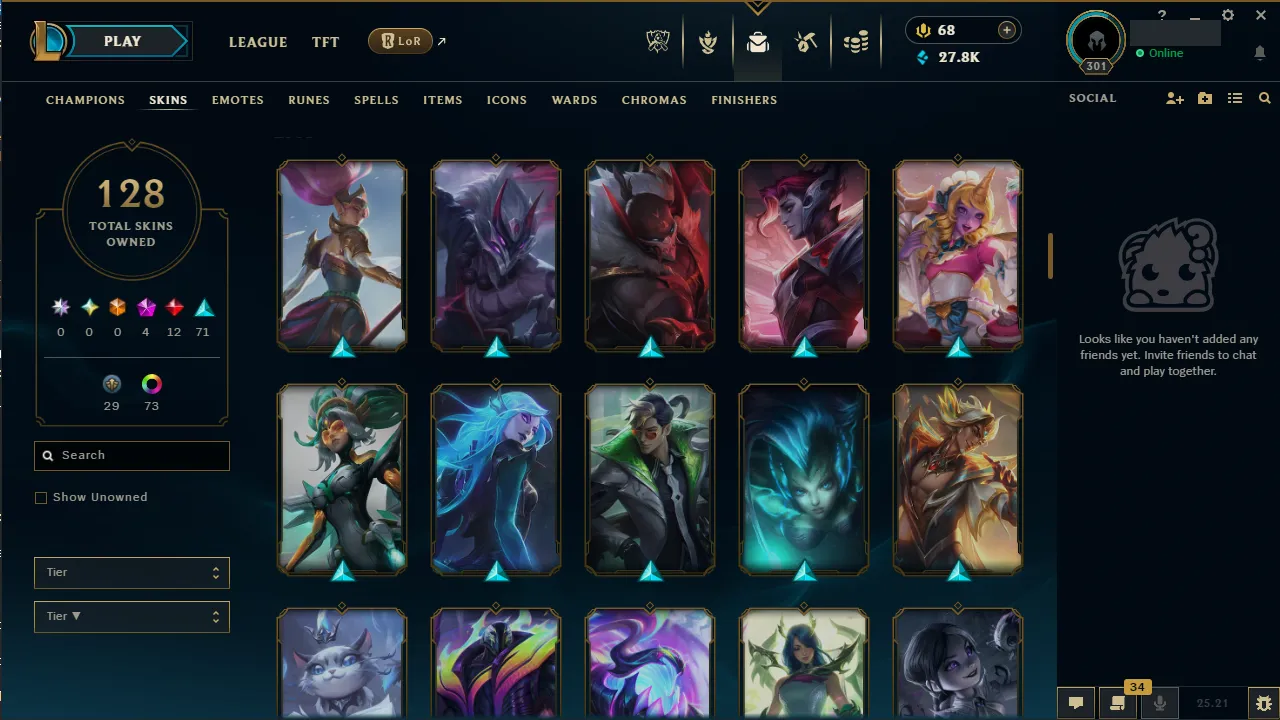Open the TFT menu item
This screenshot has width=1280, height=720.
click(325, 42)
